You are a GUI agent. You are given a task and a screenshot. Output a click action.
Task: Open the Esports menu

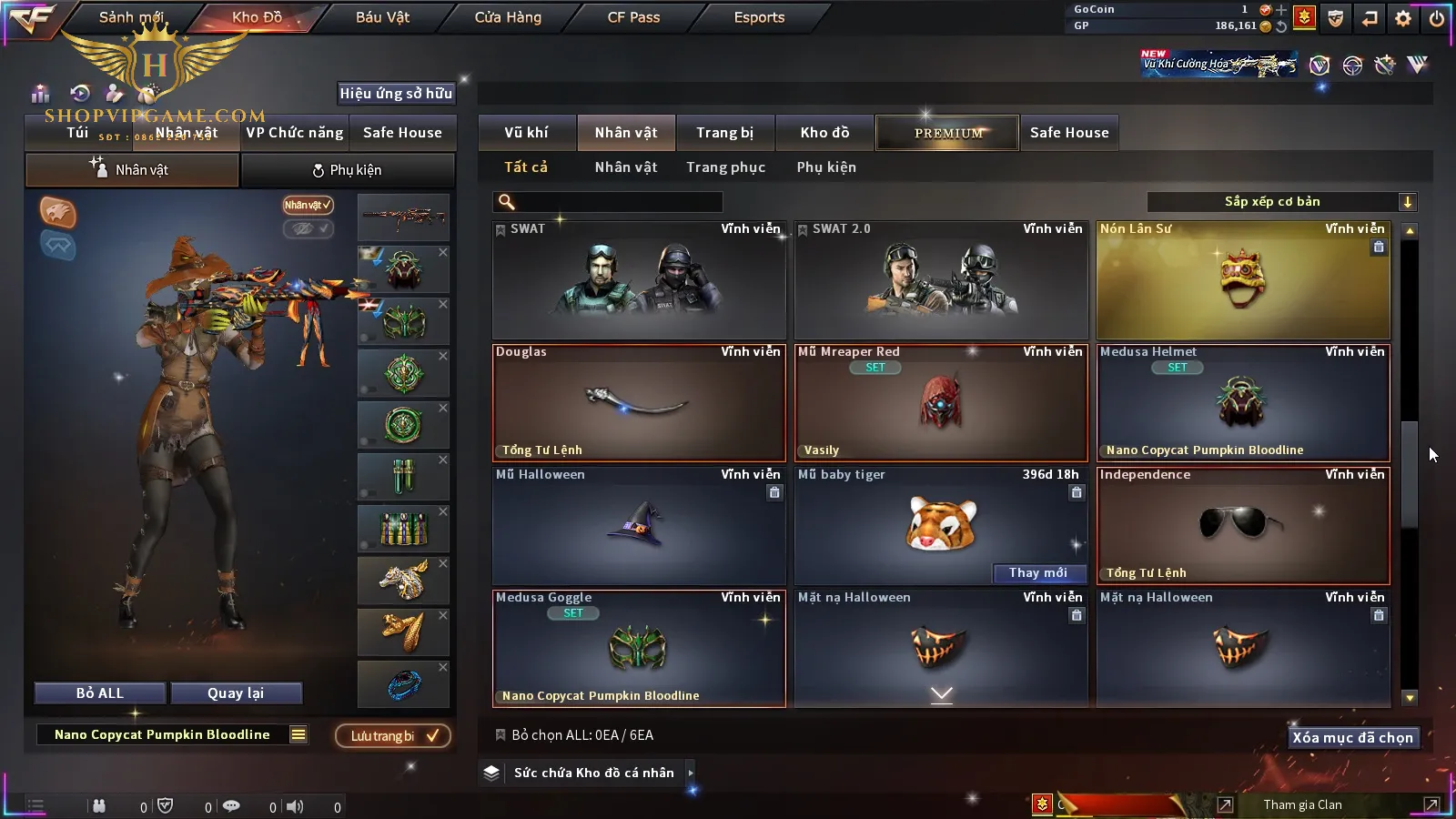coord(759,17)
